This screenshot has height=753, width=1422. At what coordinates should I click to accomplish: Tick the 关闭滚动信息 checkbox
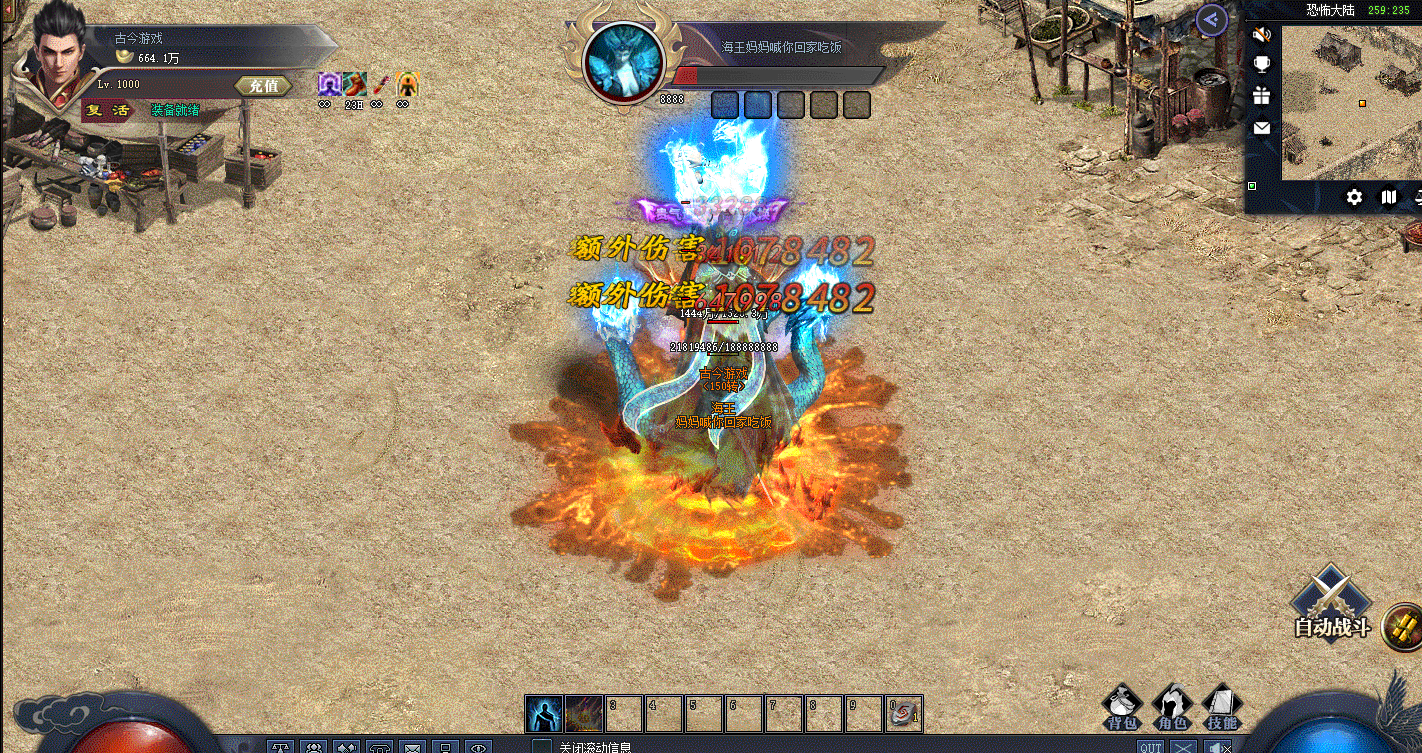coord(541,746)
